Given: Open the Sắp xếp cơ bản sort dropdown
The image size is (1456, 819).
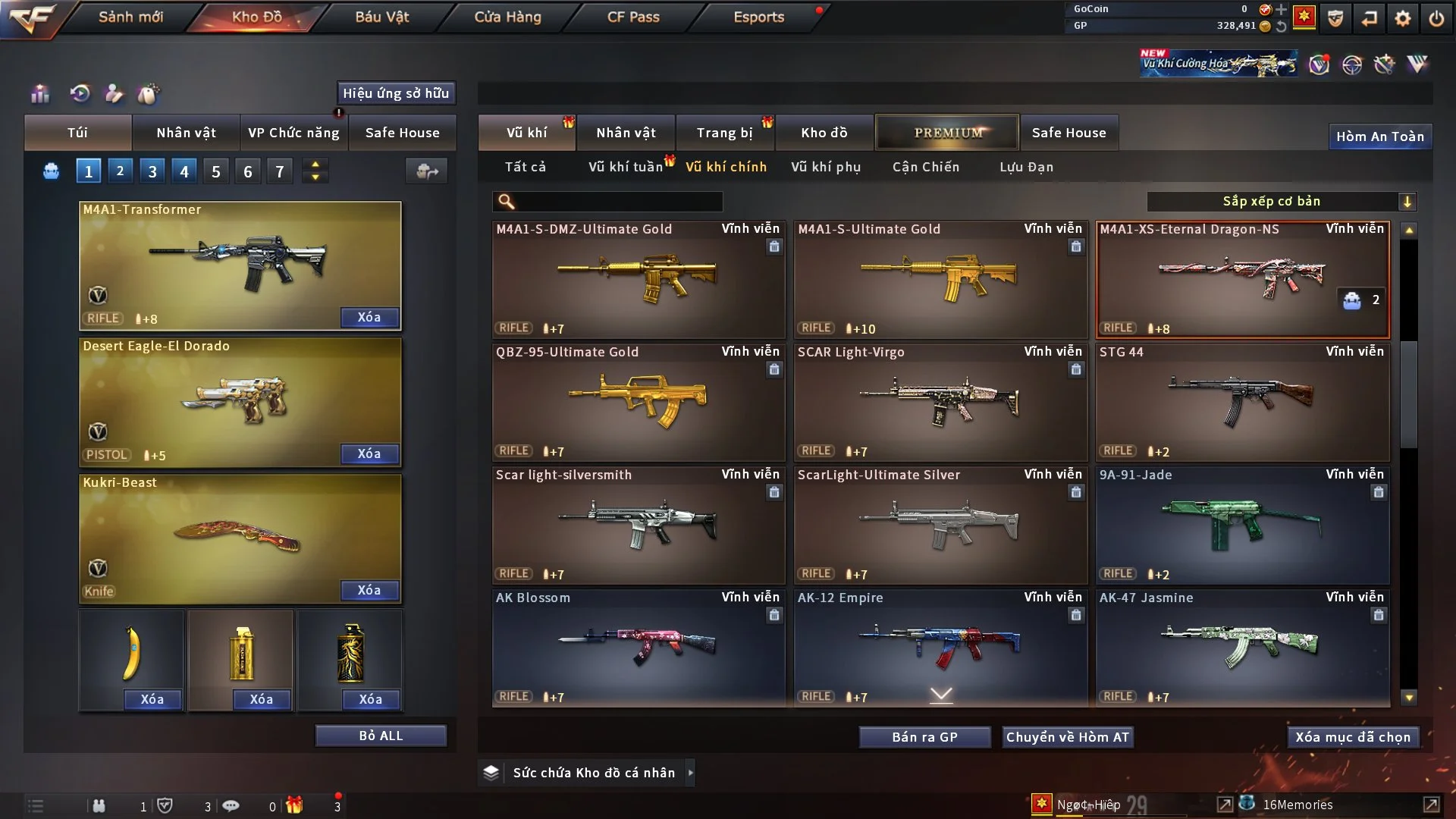Looking at the screenshot, I should point(1281,202).
